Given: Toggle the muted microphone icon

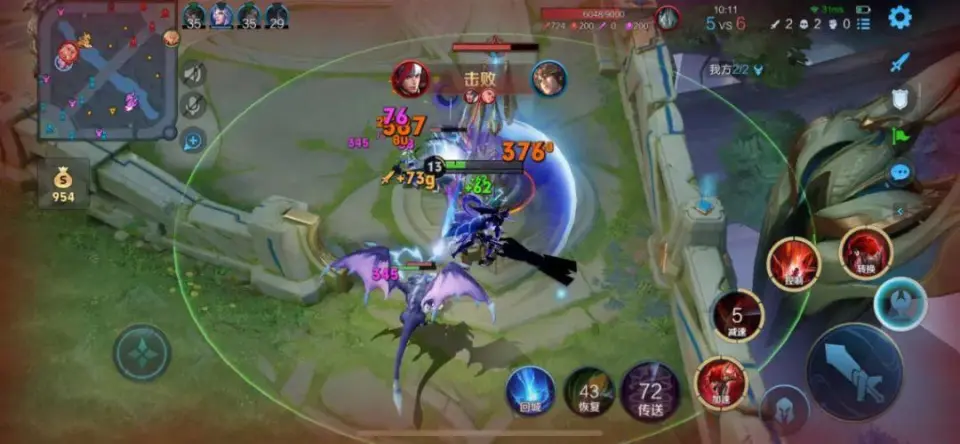Looking at the screenshot, I should tap(193, 105).
